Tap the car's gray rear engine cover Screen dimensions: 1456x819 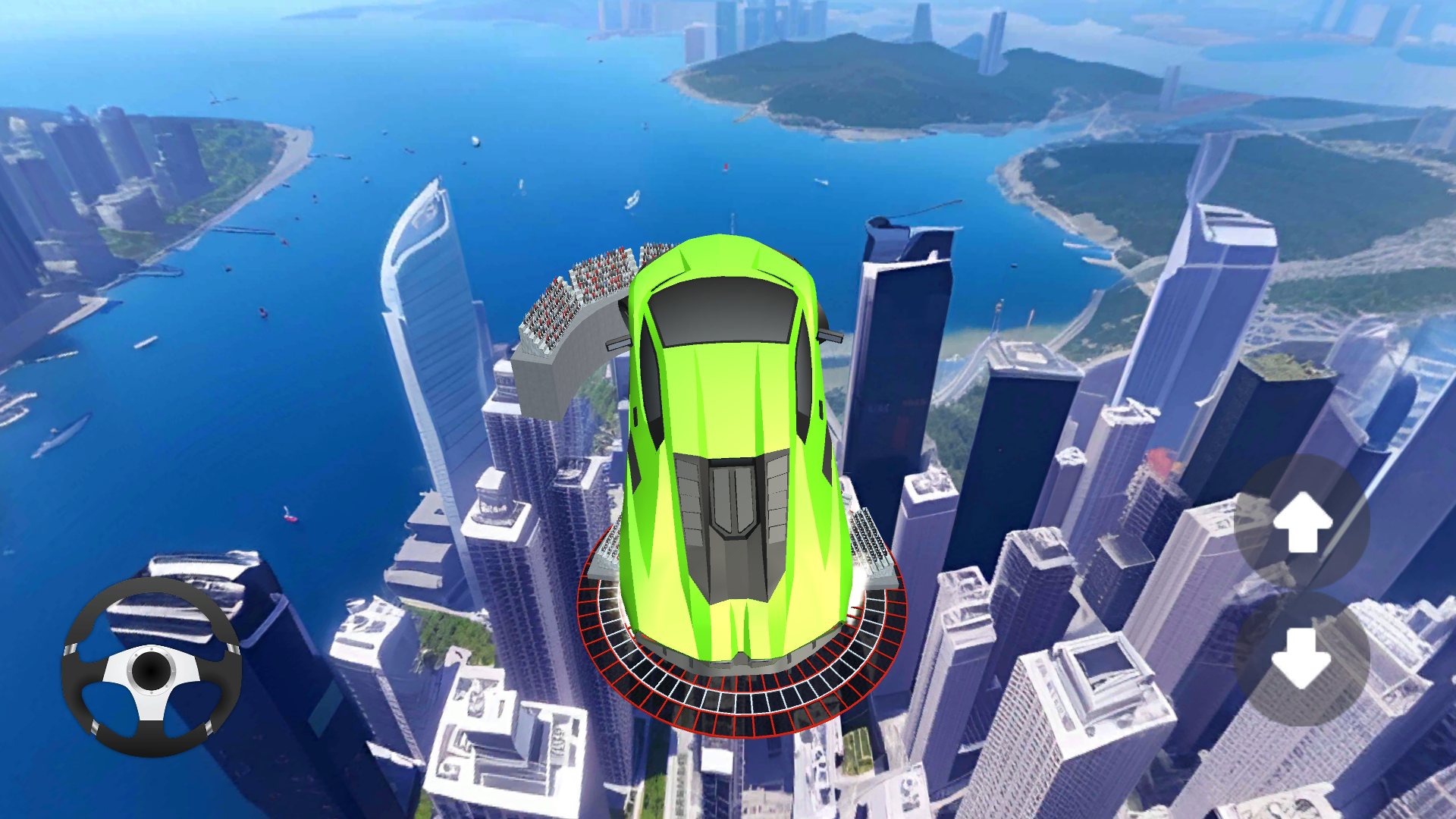[x=732, y=523]
